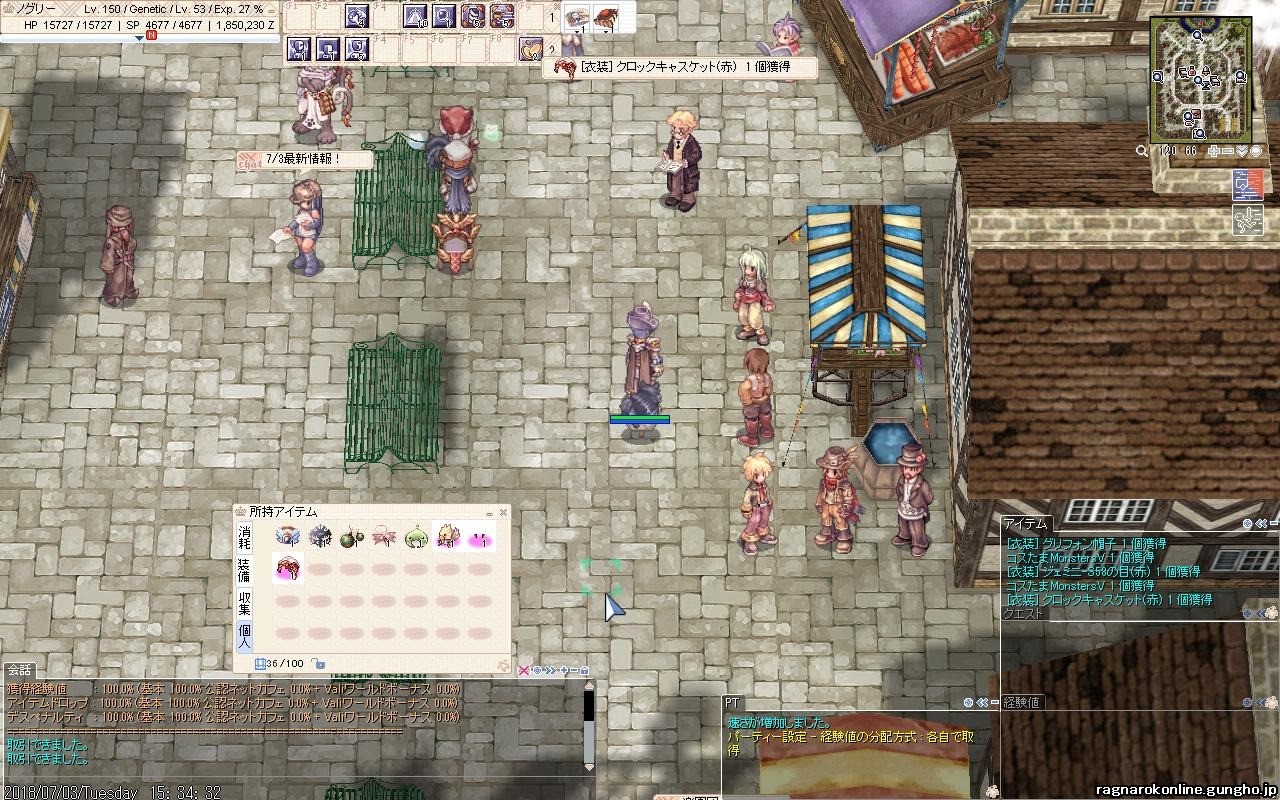Show the 収集 collection tab
1280x800 pixels.
[245, 603]
